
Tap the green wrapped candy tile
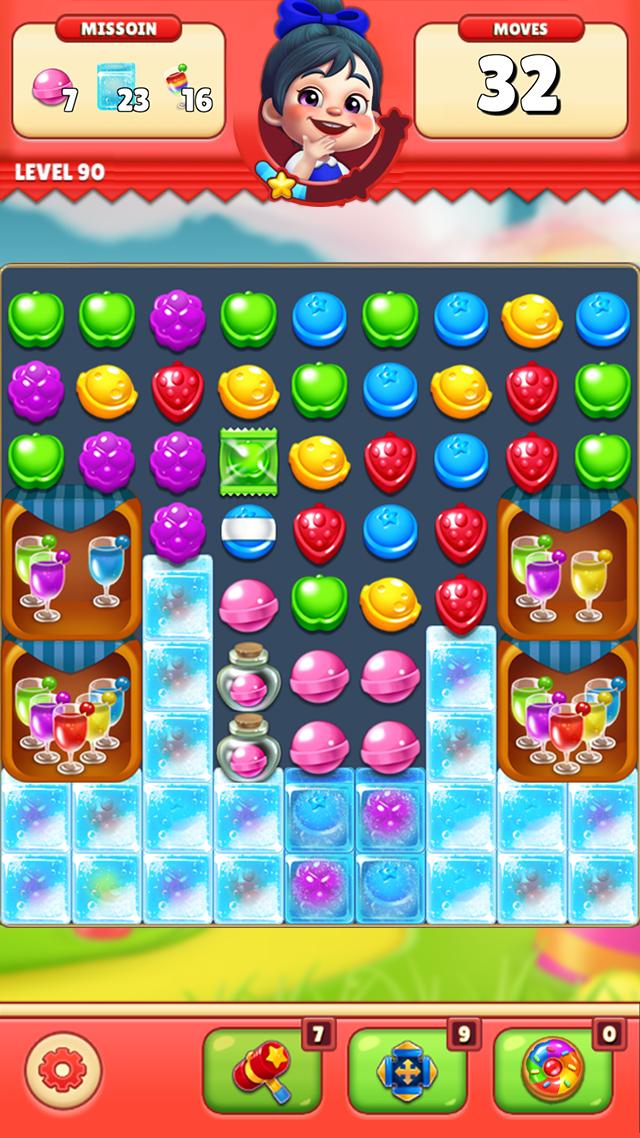[247, 461]
